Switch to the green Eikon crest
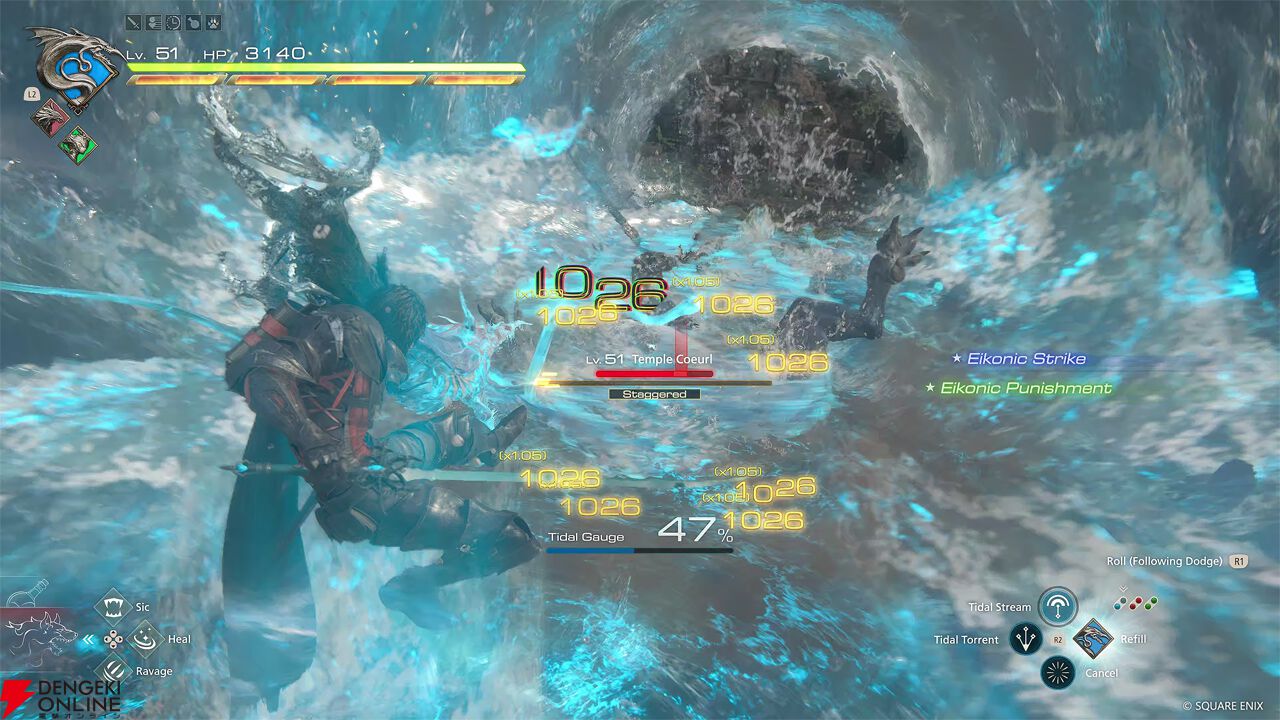The height and width of the screenshot is (720, 1280). pyautogui.click(x=75, y=146)
